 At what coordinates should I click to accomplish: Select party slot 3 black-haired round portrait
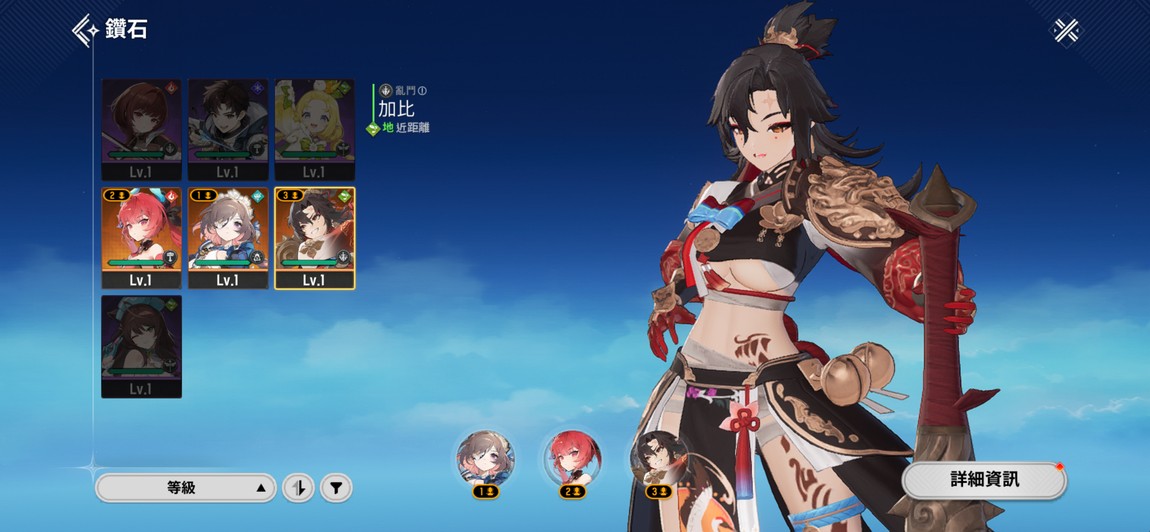point(658,459)
